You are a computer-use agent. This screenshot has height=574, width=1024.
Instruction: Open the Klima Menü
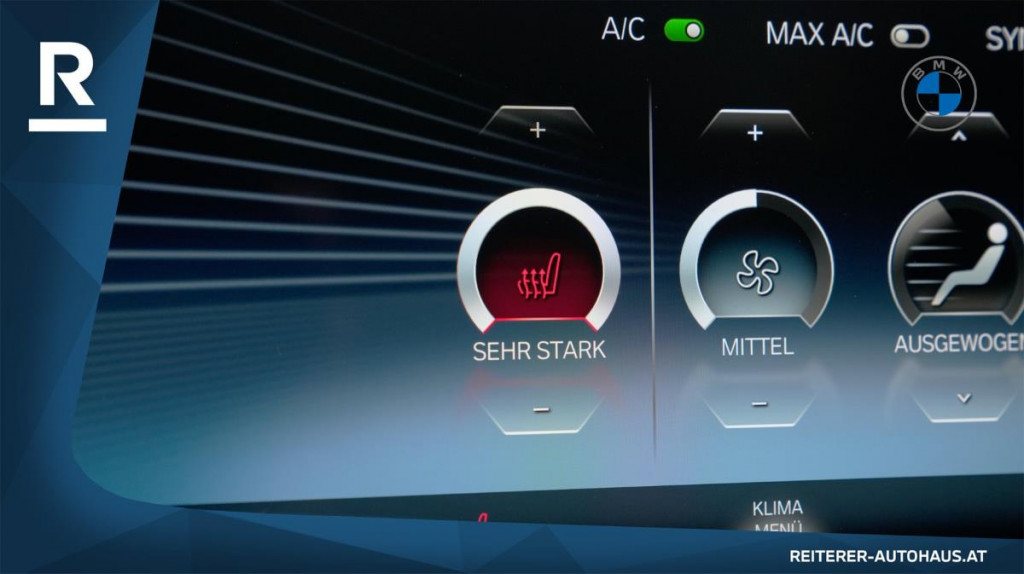(x=778, y=517)
